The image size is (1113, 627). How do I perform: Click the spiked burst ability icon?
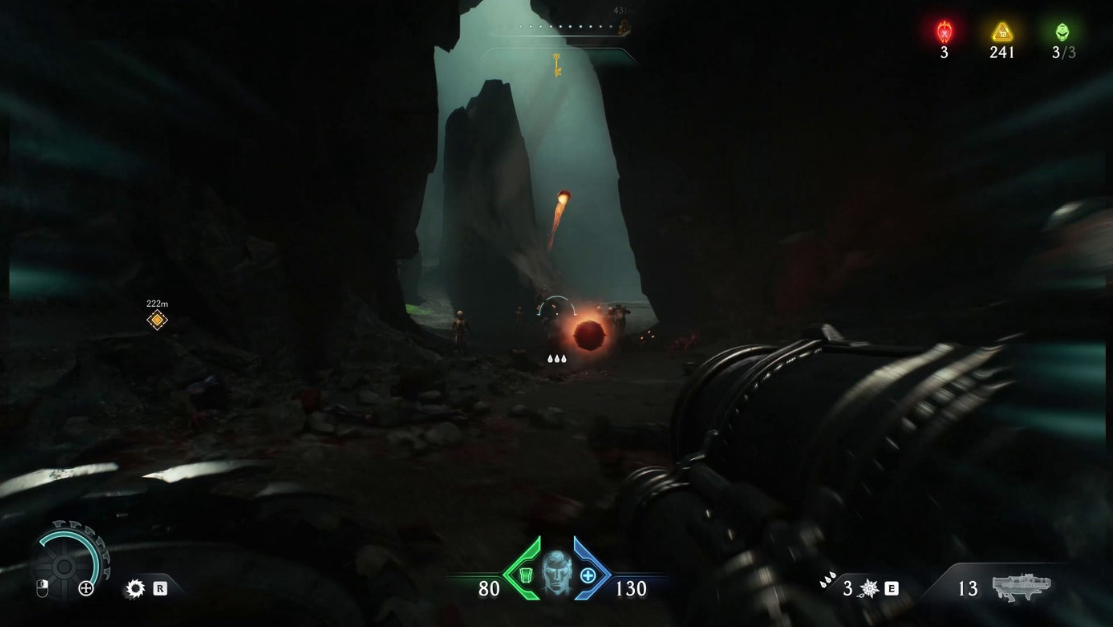(x=869, y=589)
